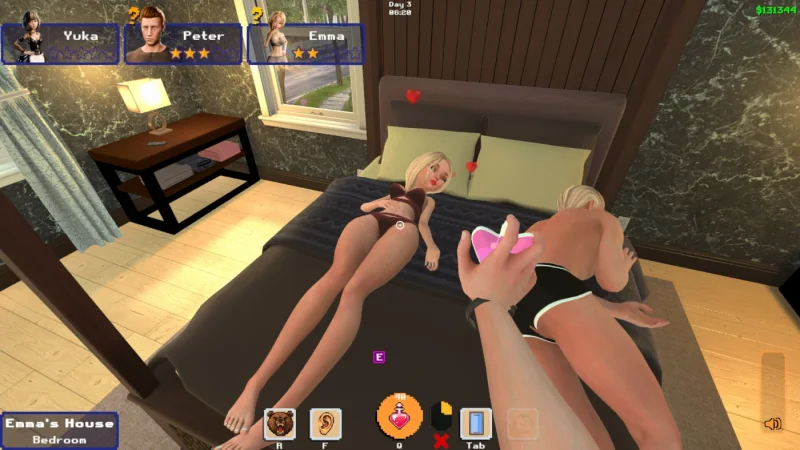Use the ear listen ability icon
The width and height of the screenshot is (800, 450).
(325, 424)
